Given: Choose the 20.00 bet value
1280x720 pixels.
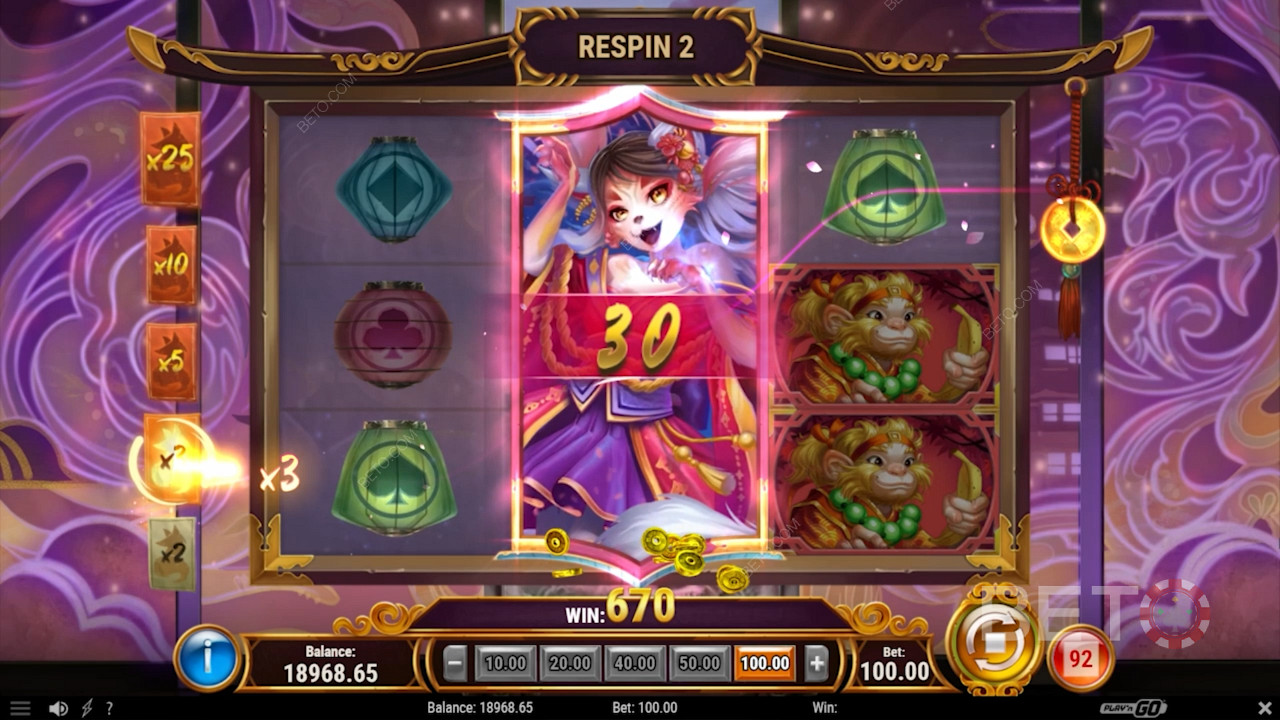Looking at the screenshot, I should click(569, 663).
